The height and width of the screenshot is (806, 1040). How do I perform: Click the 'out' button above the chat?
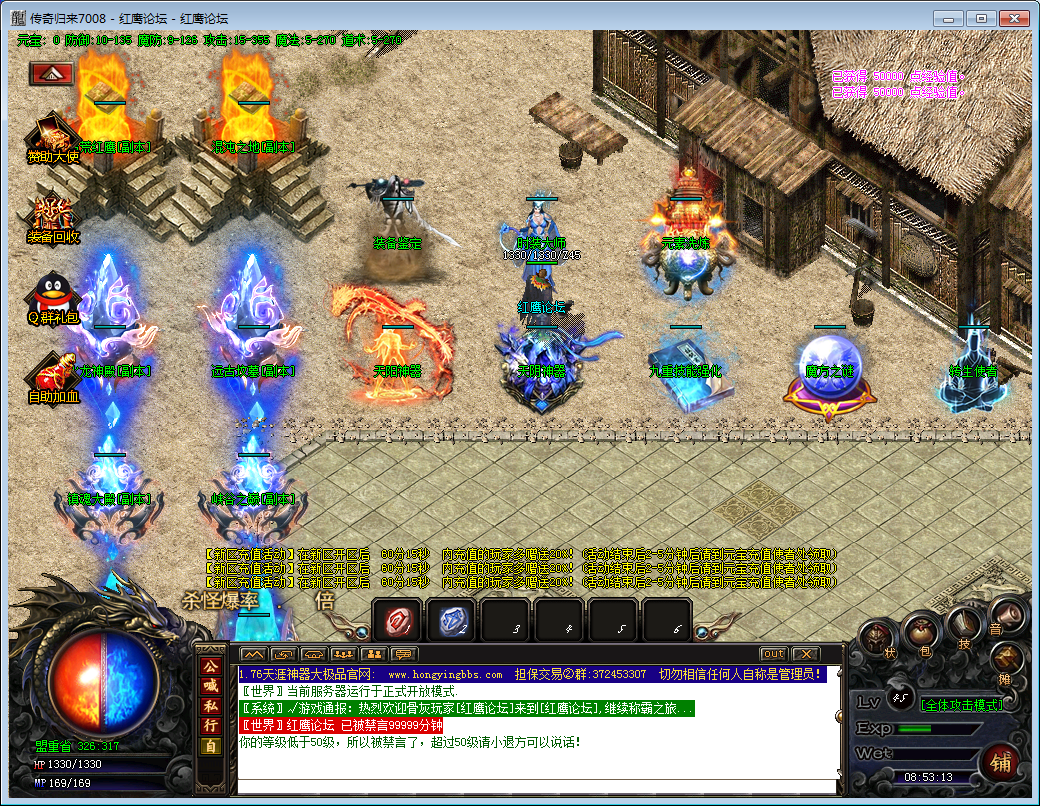[773, 654]
